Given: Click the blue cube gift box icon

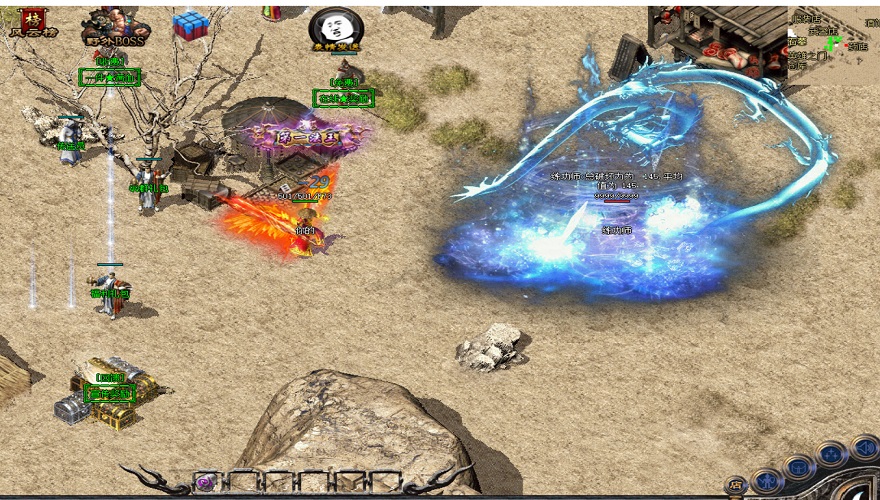Looking at the screenshot, I should pos(190,25).
